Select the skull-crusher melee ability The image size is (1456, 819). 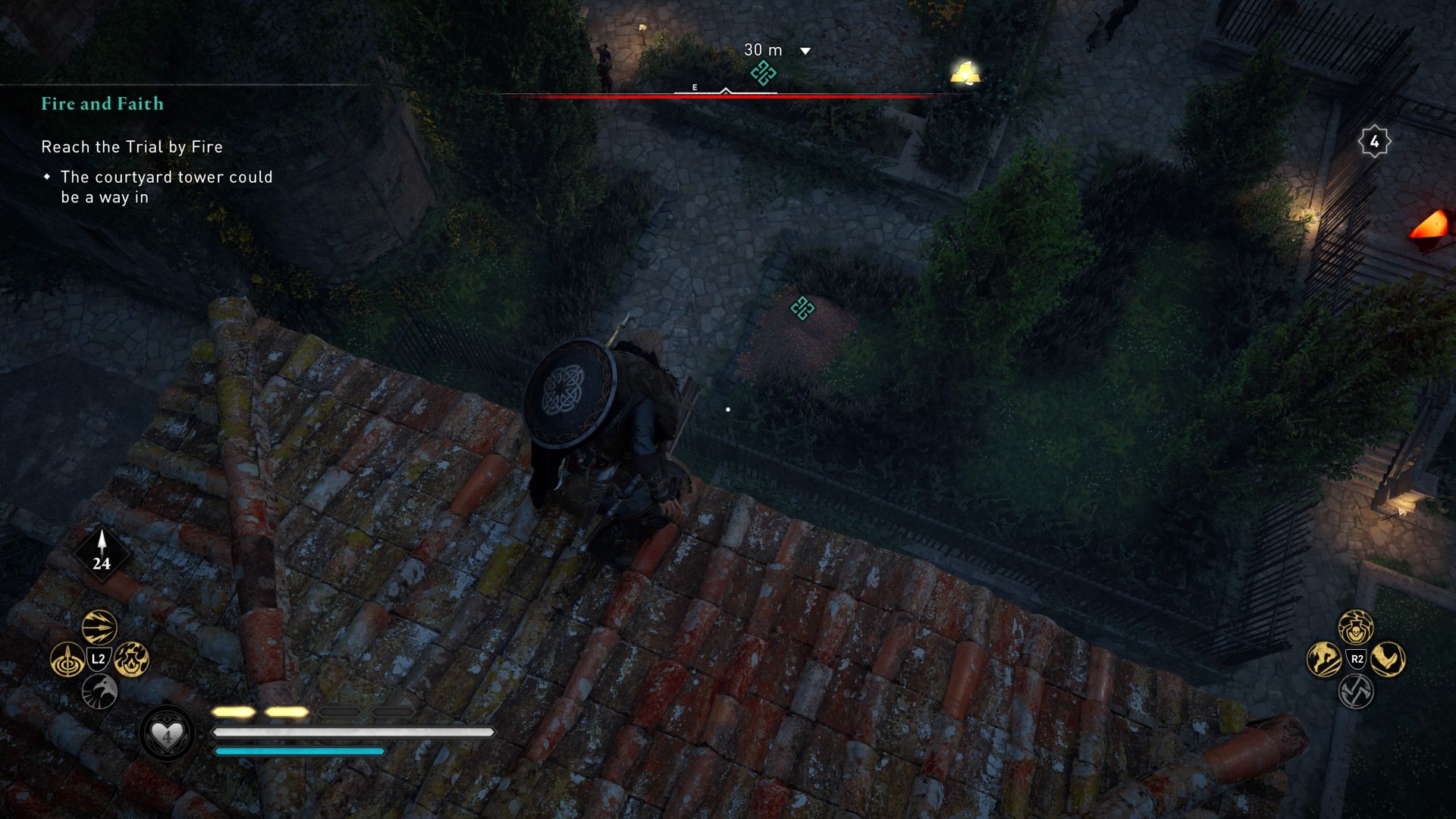[1354, 626]
